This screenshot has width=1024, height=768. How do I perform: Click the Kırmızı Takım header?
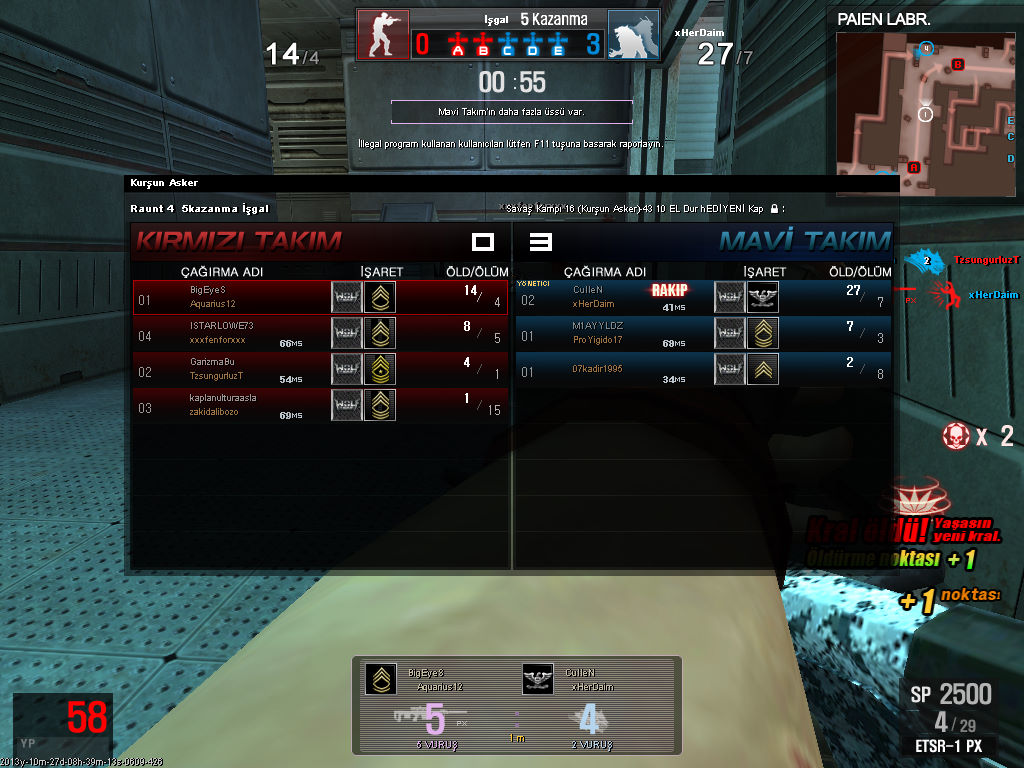(239, 241)
